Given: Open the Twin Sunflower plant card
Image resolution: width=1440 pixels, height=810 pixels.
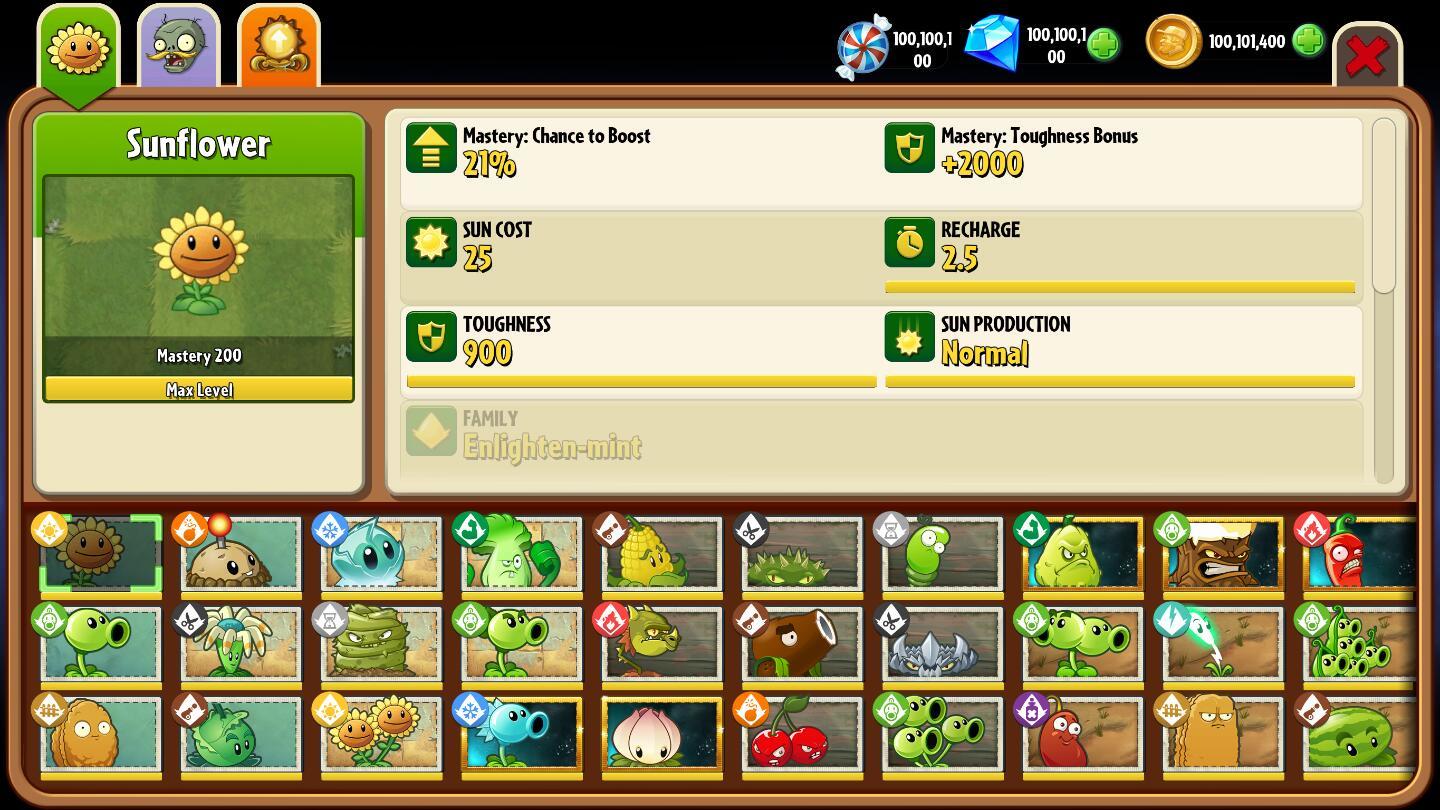Looking at the screenshot, I should click(381, 733).
